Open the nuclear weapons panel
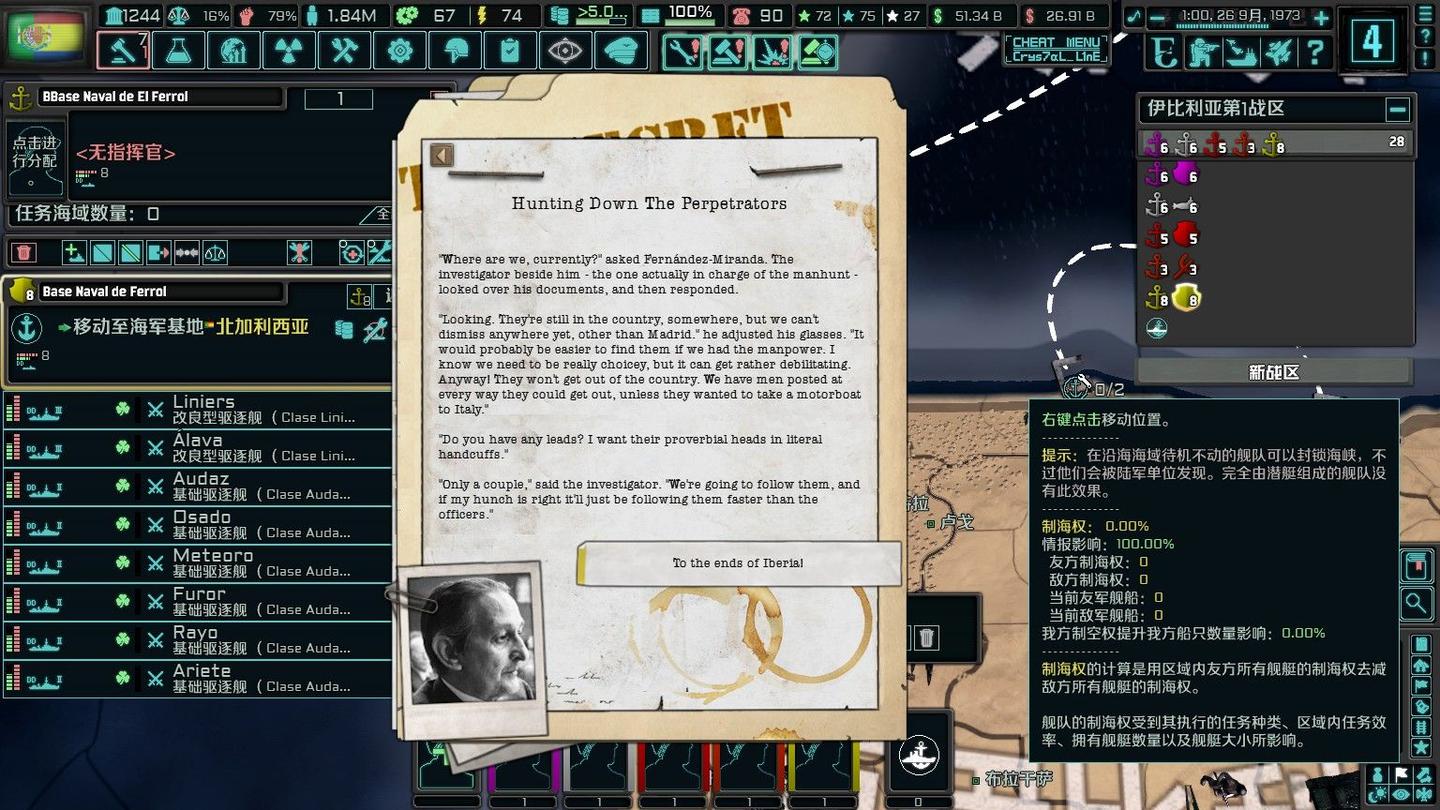Screen dimensions: 1440x810 click(x=289, y=50)
